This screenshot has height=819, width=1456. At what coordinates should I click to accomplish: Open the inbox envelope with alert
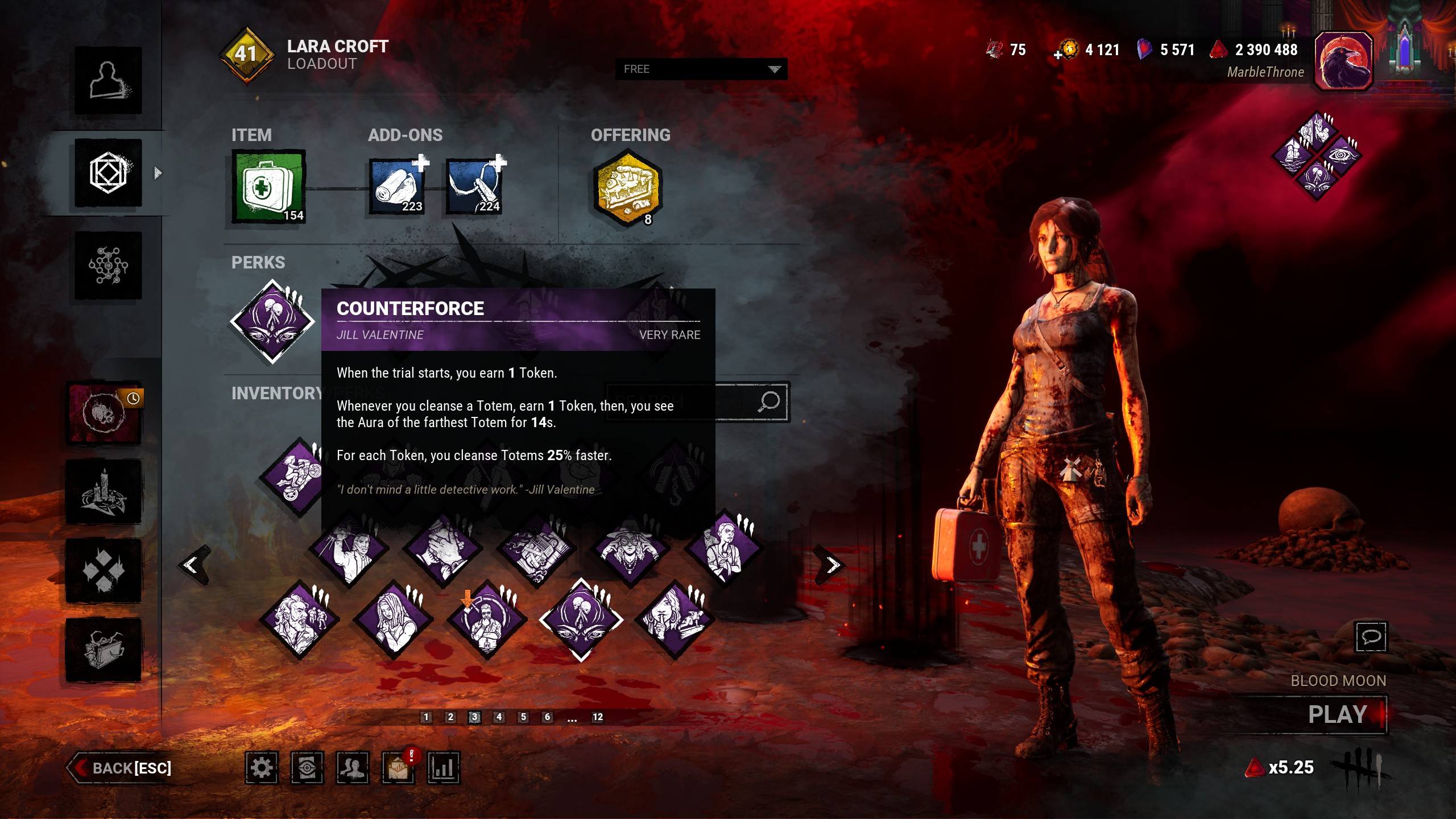398,768
